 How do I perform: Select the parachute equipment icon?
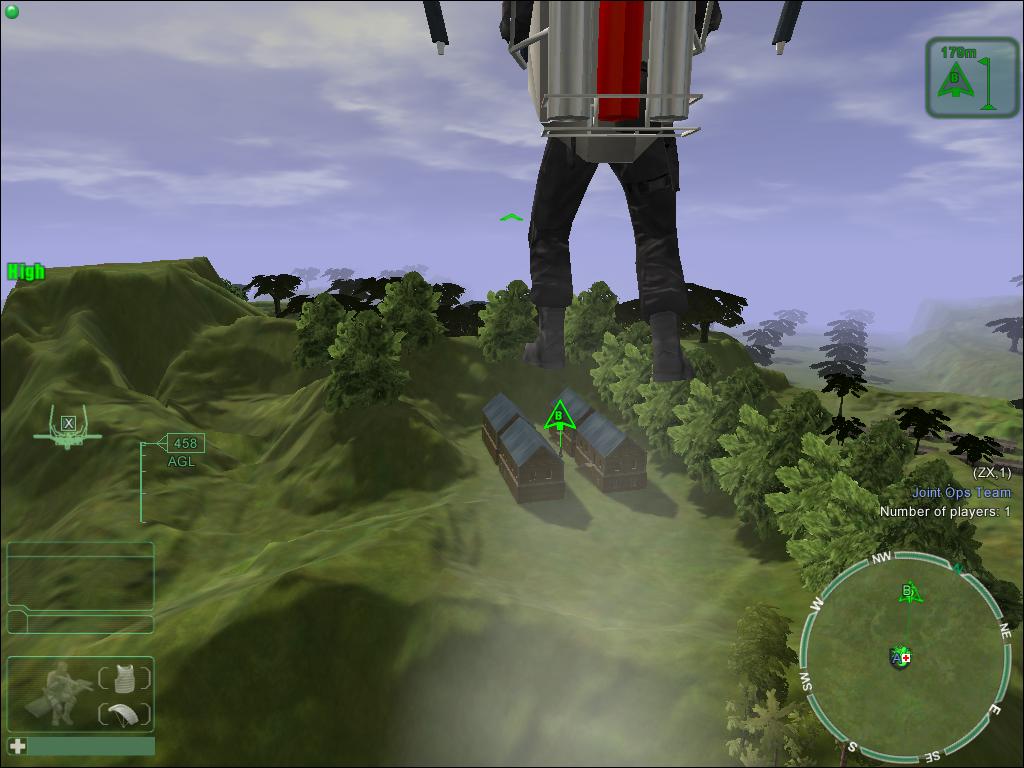125,713
